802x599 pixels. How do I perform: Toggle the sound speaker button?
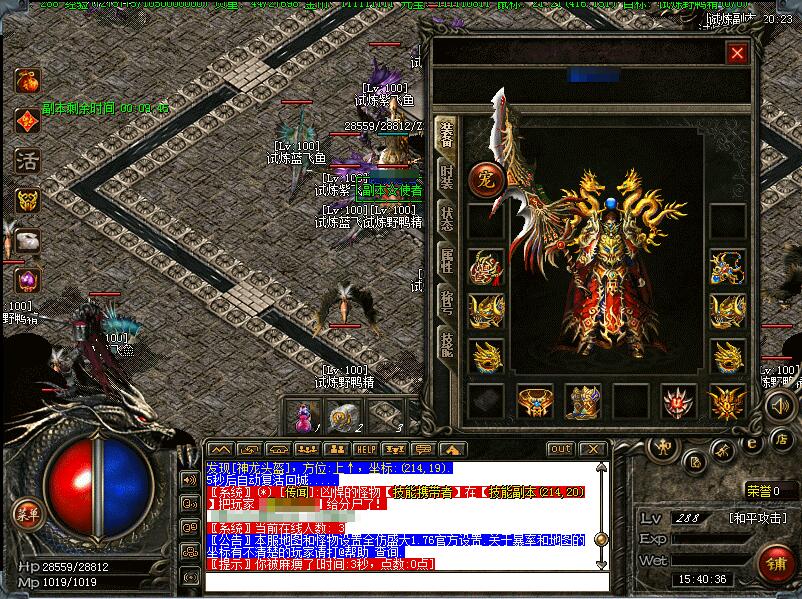click(x=779, y=405)
